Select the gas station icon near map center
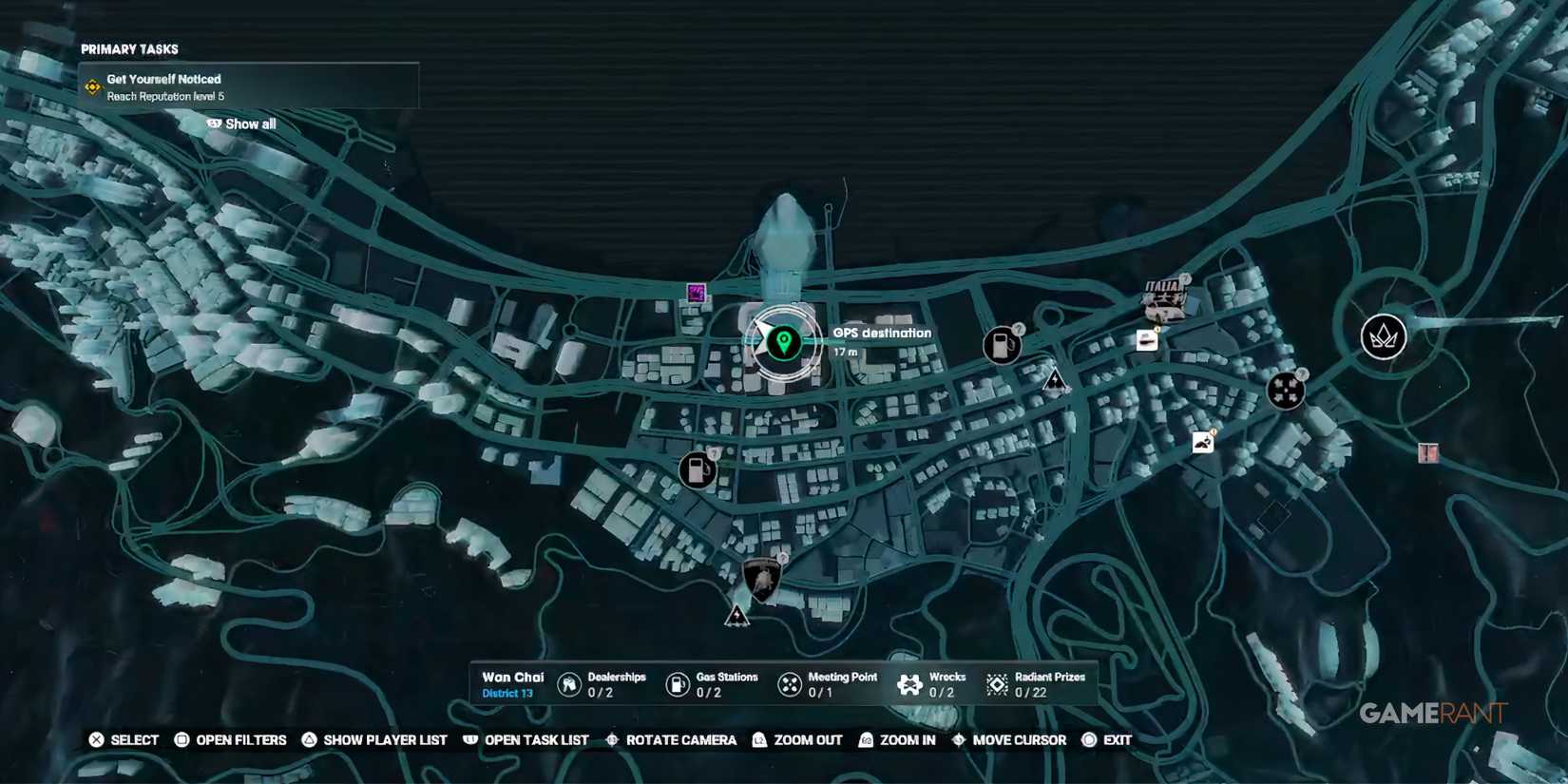 pos(698,468)
